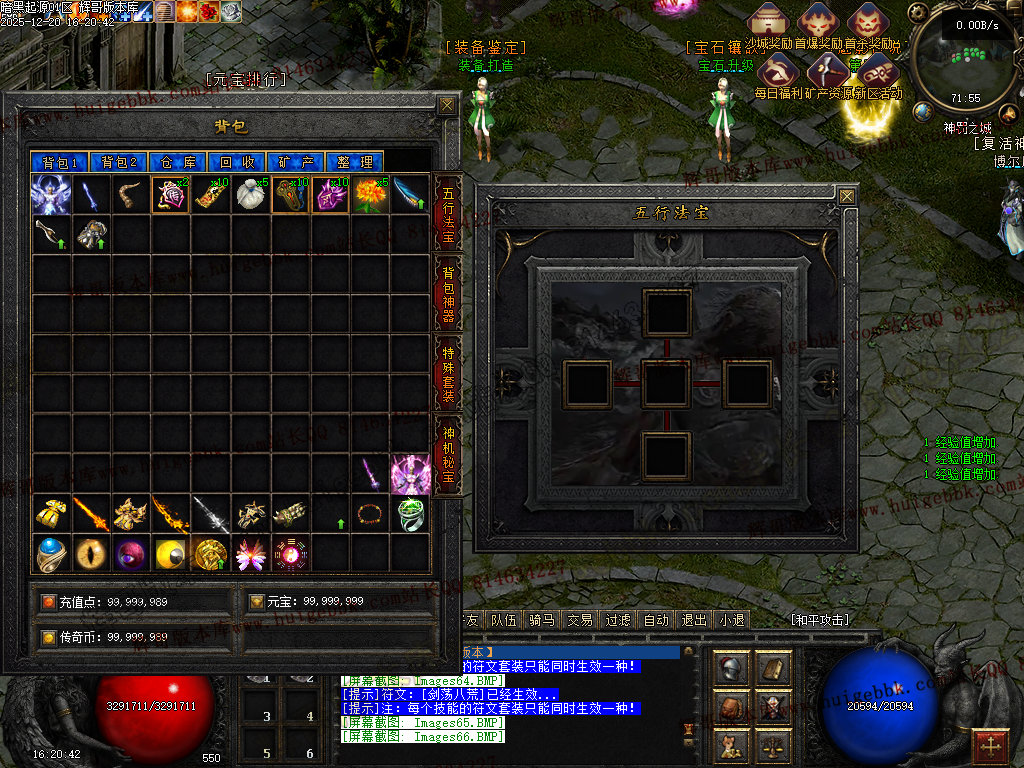This screenshot has height=768, width=1024.
Task: Switch to the 矿产 minerals tab
Action: [x=297, y=162]
